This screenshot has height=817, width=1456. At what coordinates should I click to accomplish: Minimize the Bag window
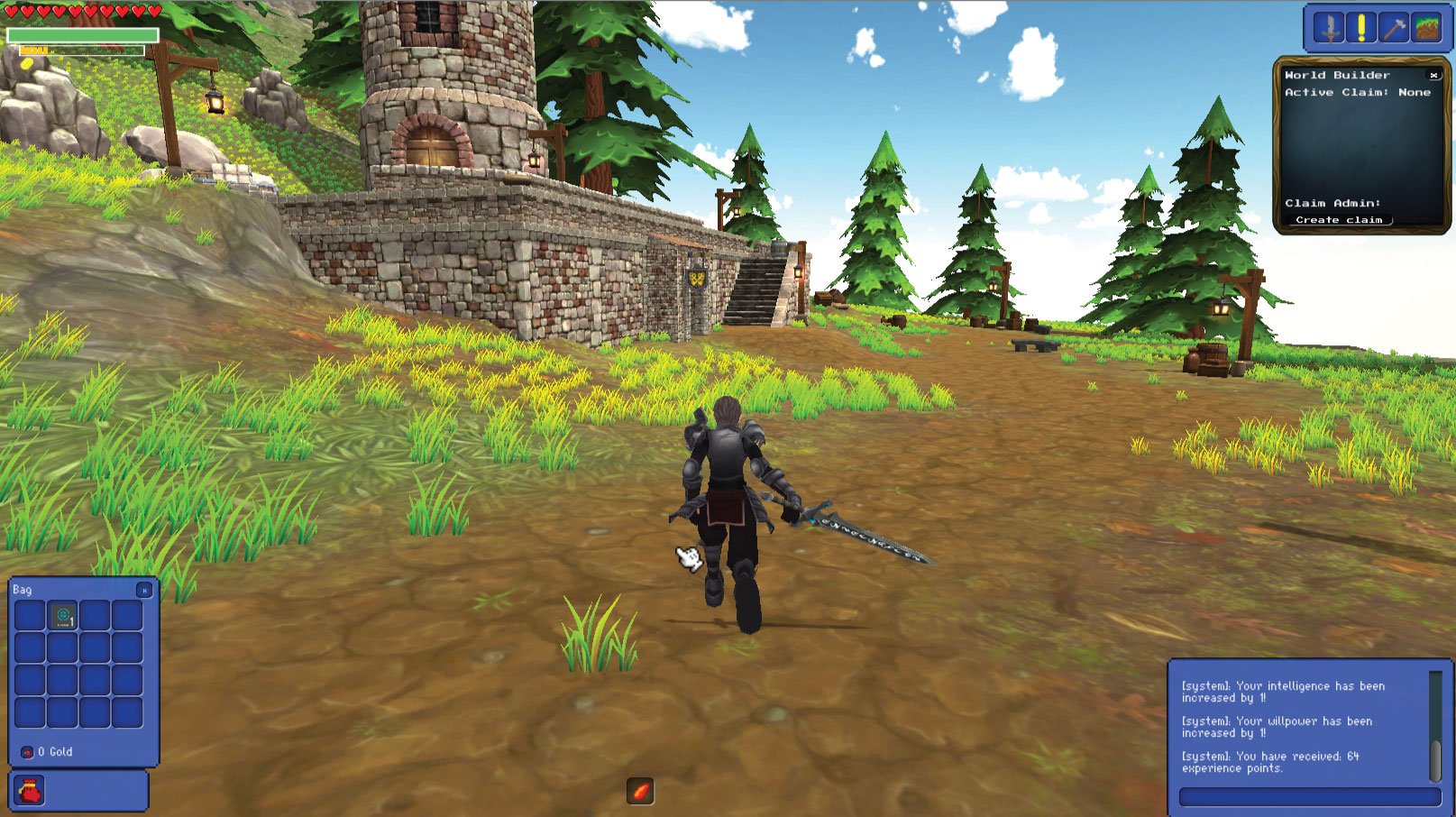pos(144,590)
